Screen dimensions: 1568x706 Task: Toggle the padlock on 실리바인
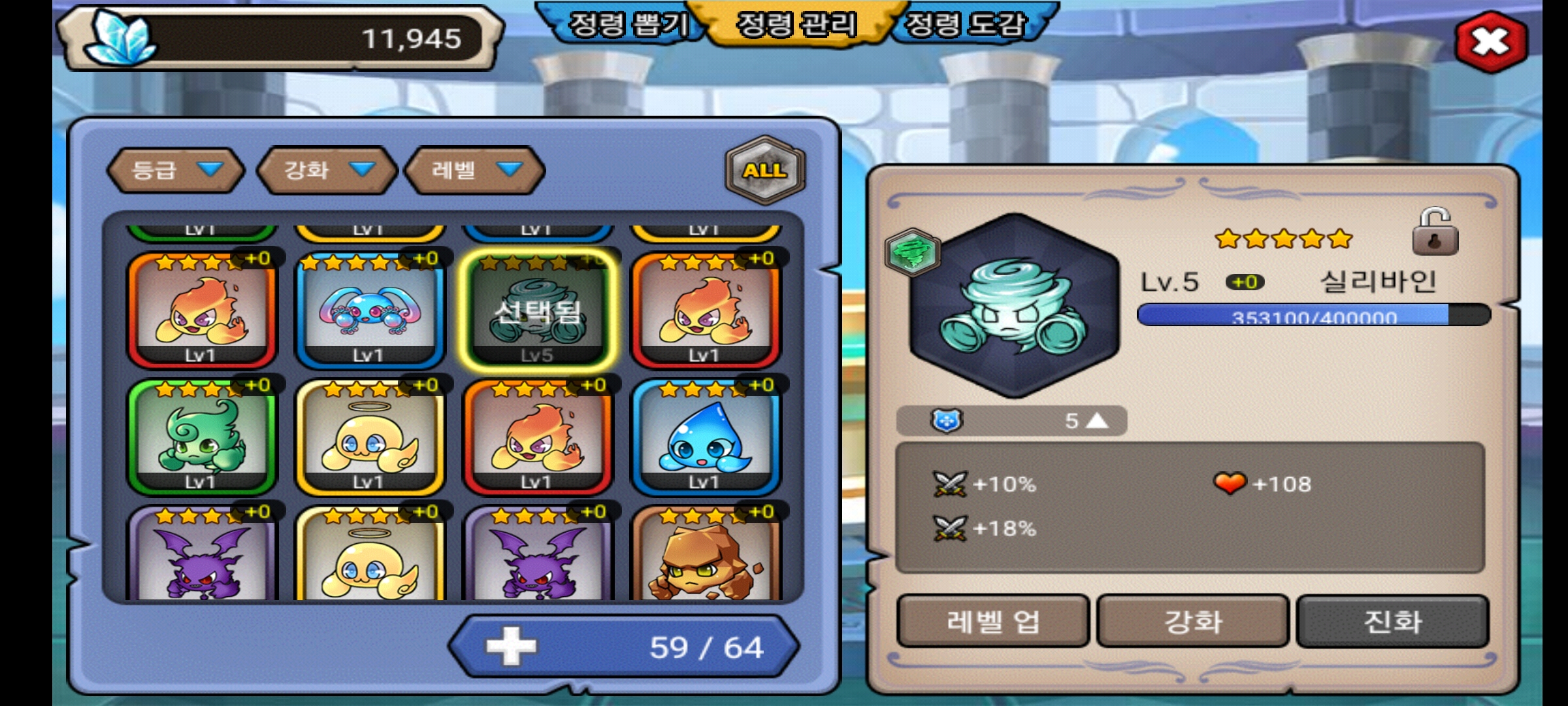pos(1435,232)
